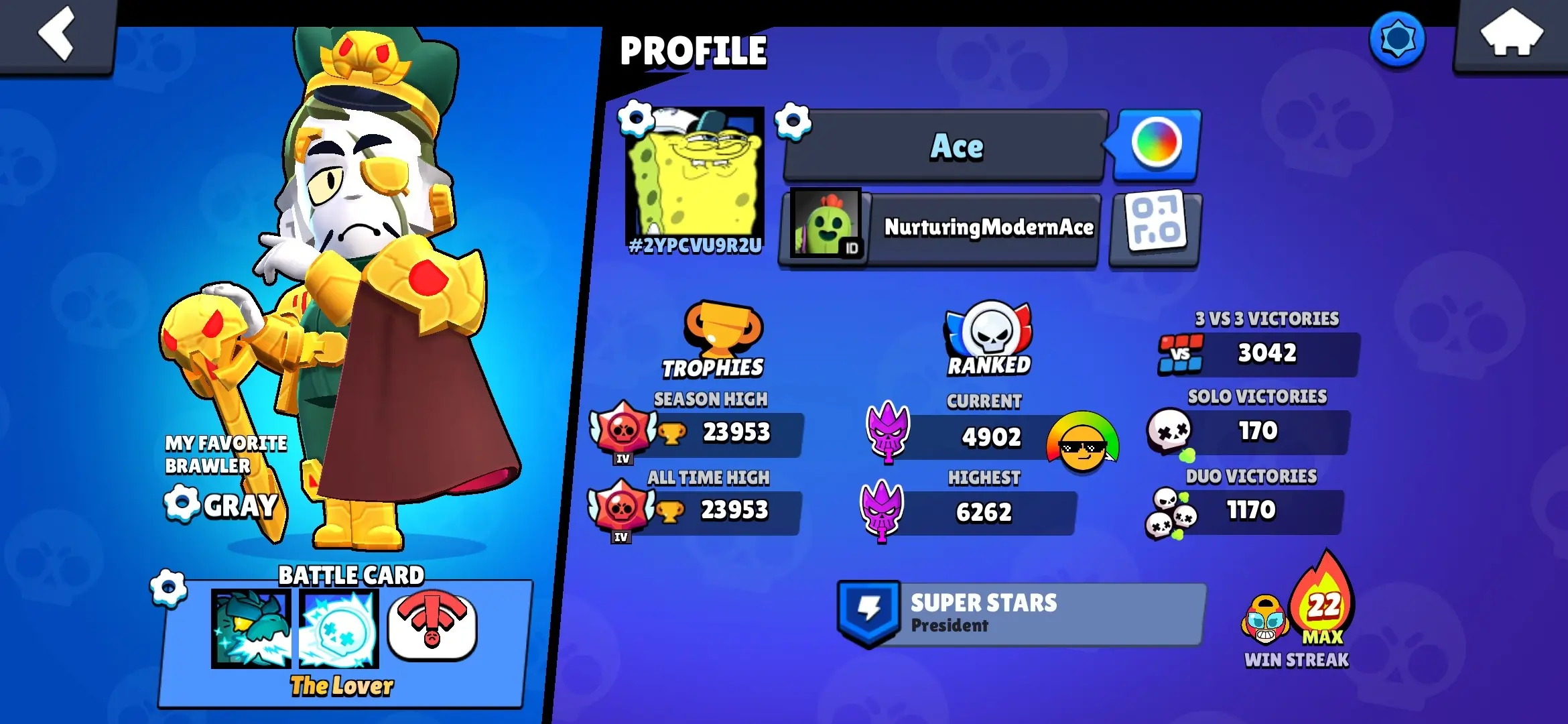Viewport: 1568px width, 724px height.
Task: Open the name color wheel
Action: coord(1157,143)
